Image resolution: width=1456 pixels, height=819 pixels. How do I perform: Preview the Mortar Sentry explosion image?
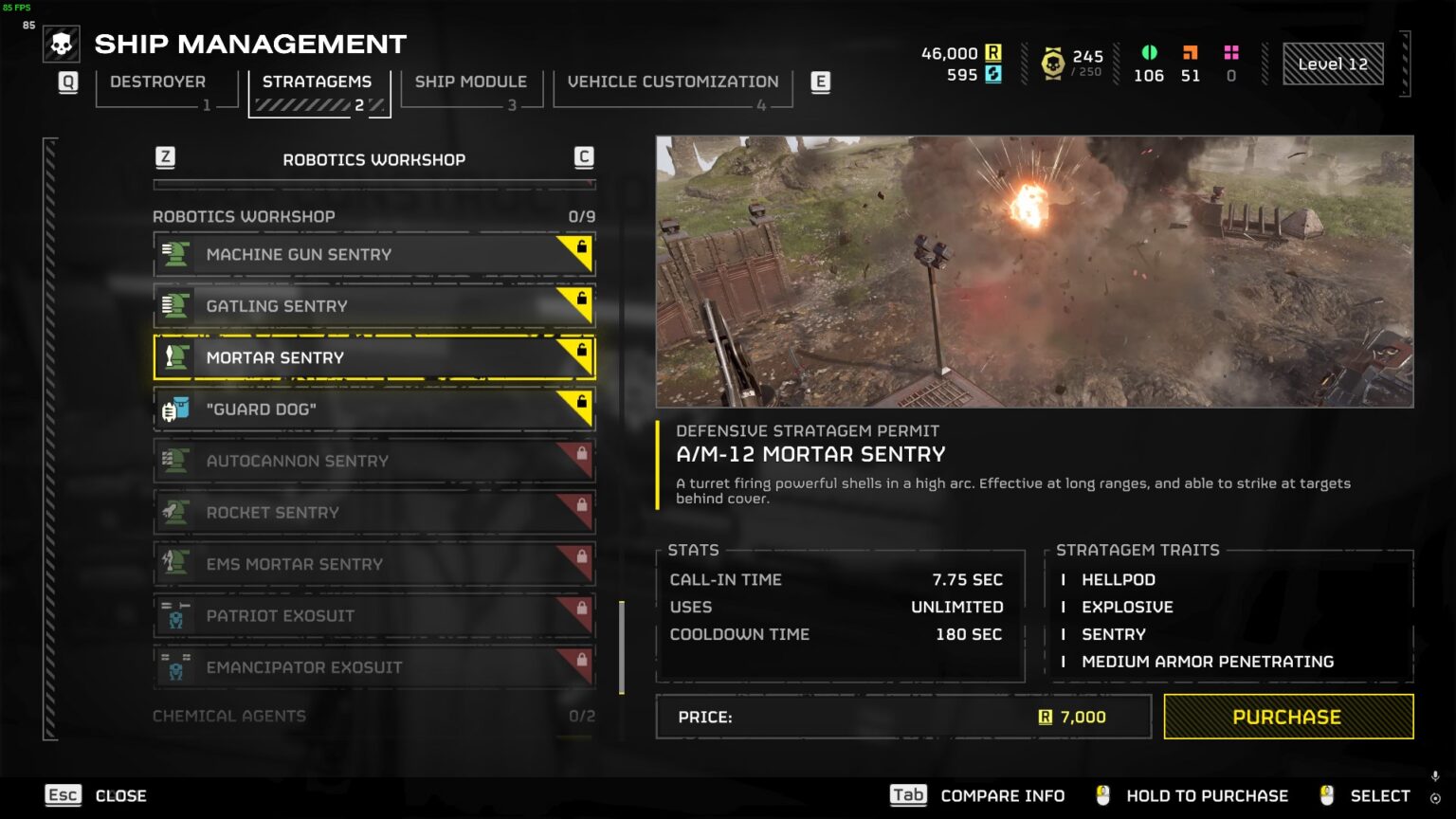(1034, 271)
